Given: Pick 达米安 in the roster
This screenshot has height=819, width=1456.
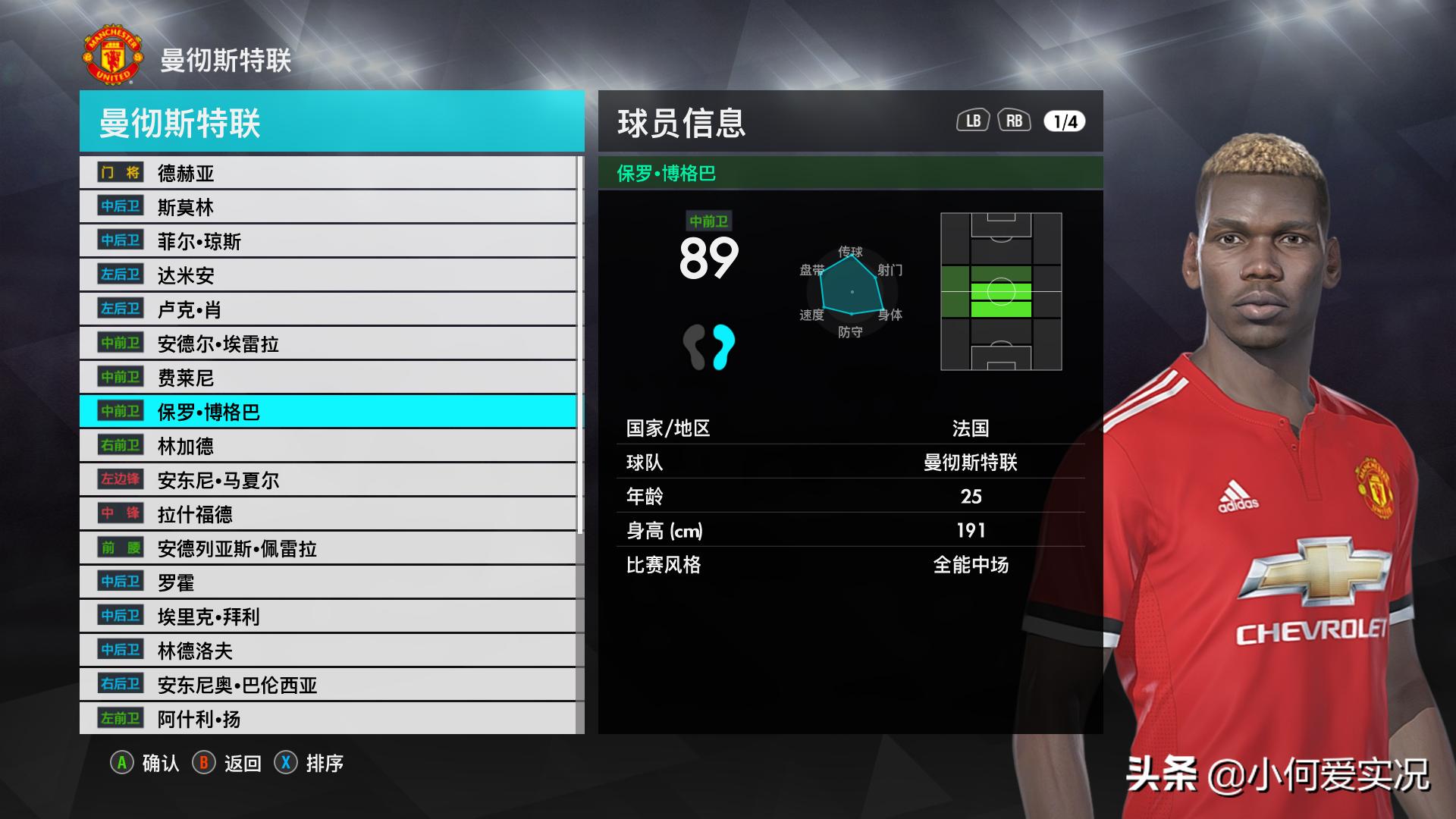Looking at the screenshot, I should click(328, 275).
